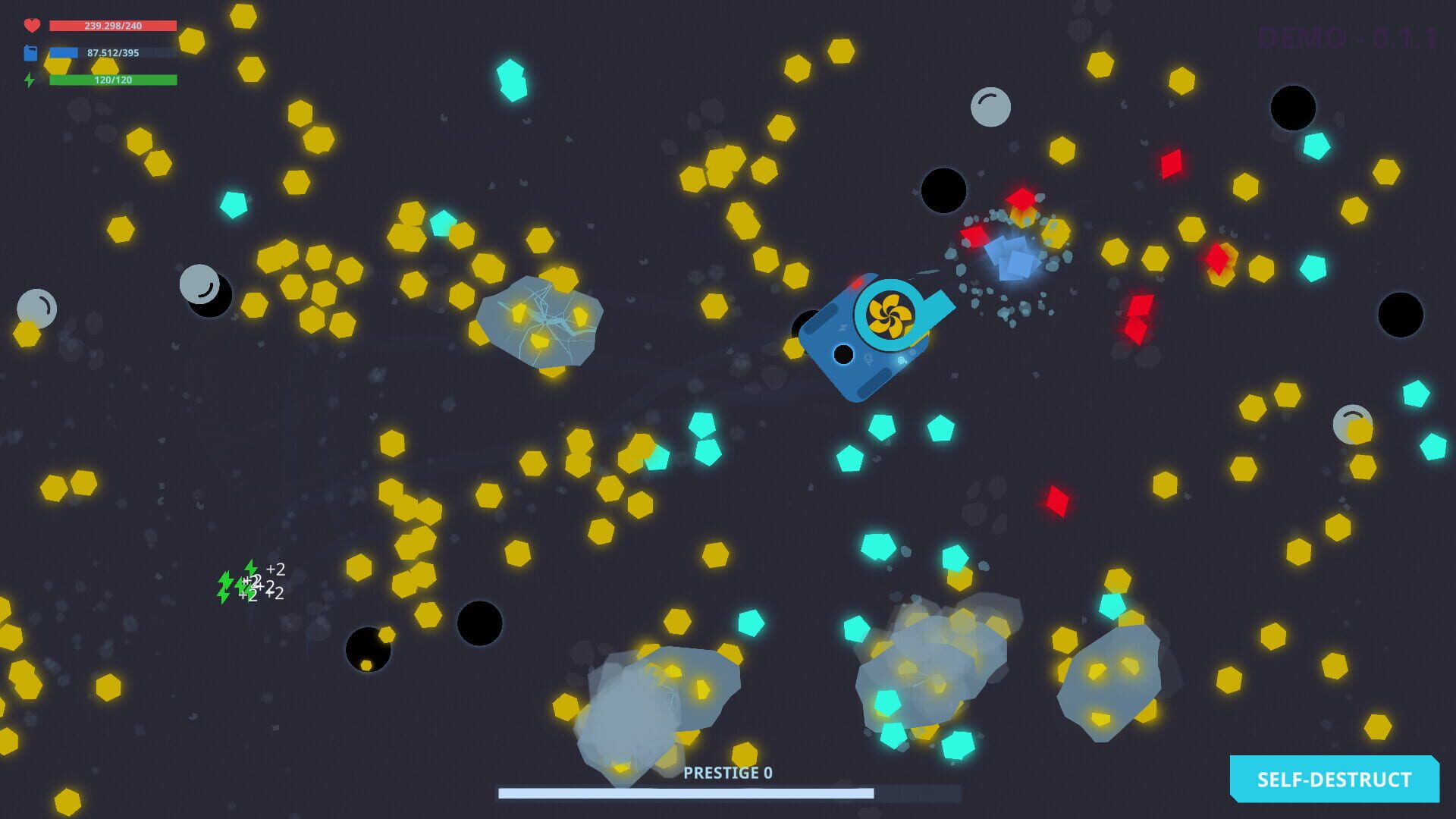
Task: Click the DEMO 0.1.1 version label
Action: pyautogui.click(x=1348, y=36)
